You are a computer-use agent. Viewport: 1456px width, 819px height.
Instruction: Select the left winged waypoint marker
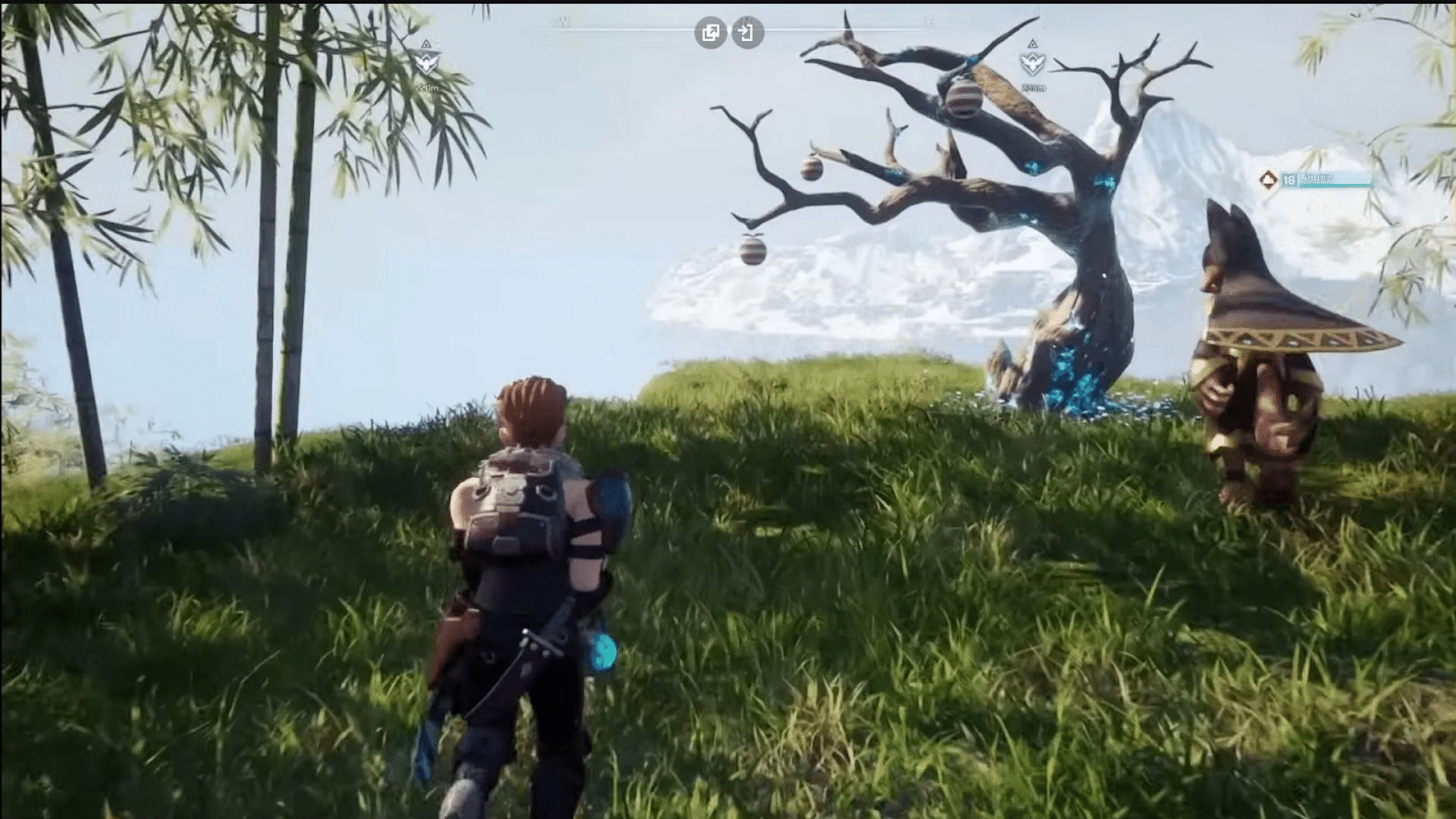coord(426,63)
